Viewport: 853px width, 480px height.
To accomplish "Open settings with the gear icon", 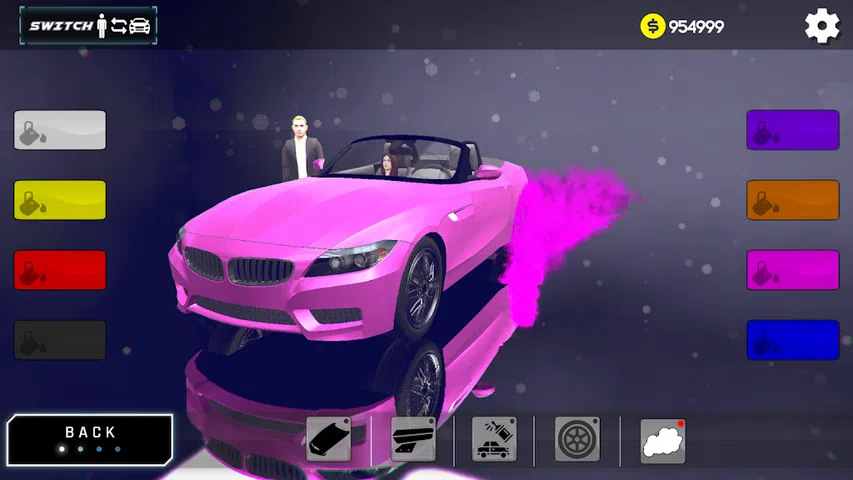I will tap(822, 26).
